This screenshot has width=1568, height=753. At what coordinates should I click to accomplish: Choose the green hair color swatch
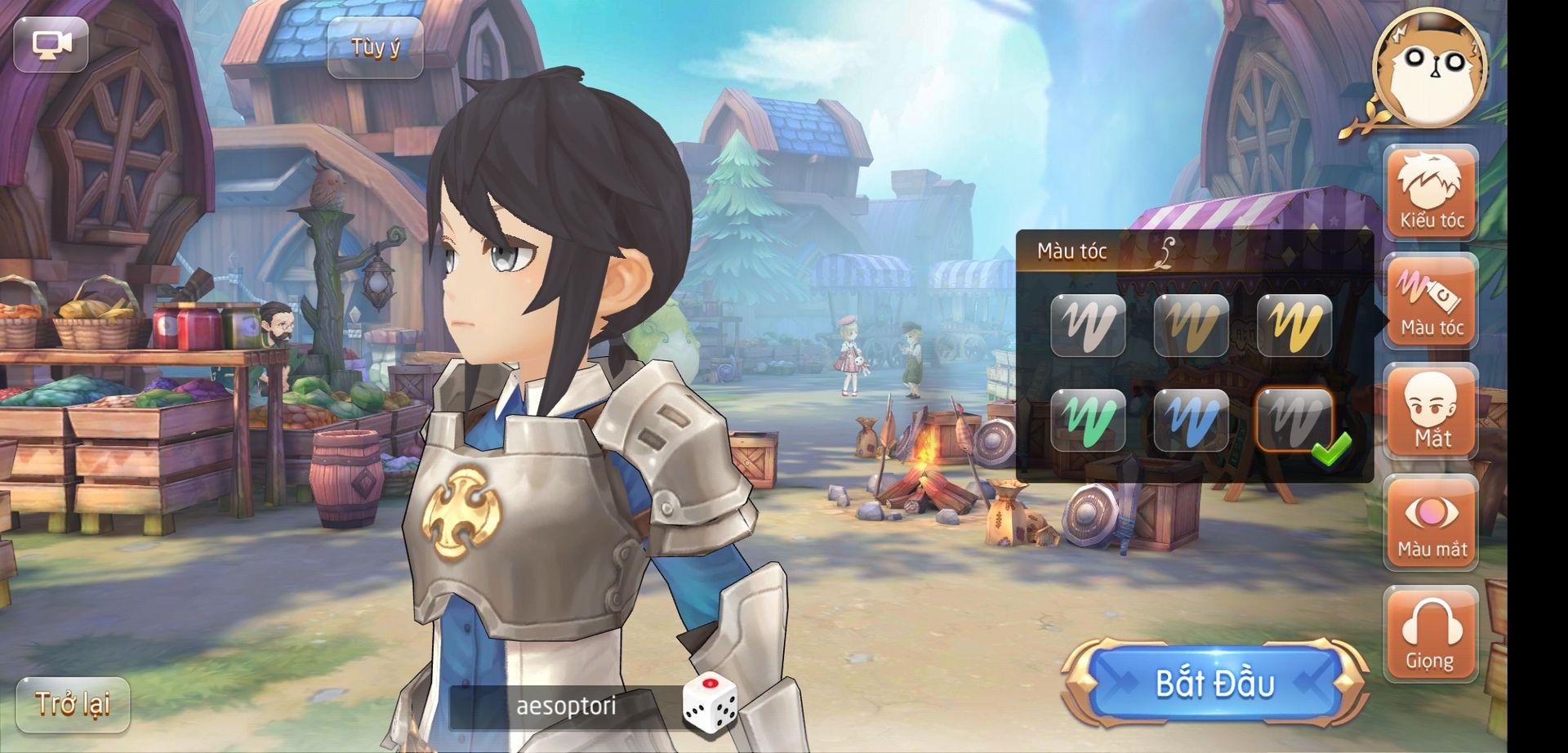coord(1088,420)
